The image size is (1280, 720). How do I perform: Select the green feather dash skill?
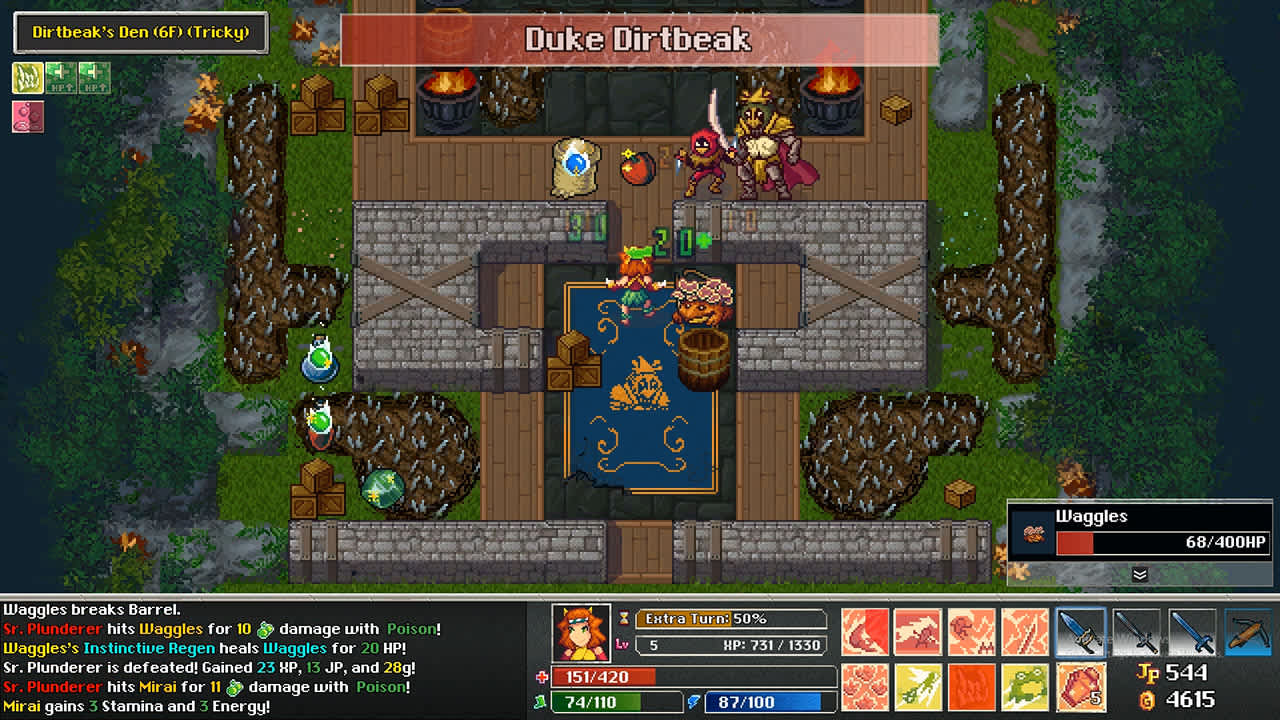917,686
